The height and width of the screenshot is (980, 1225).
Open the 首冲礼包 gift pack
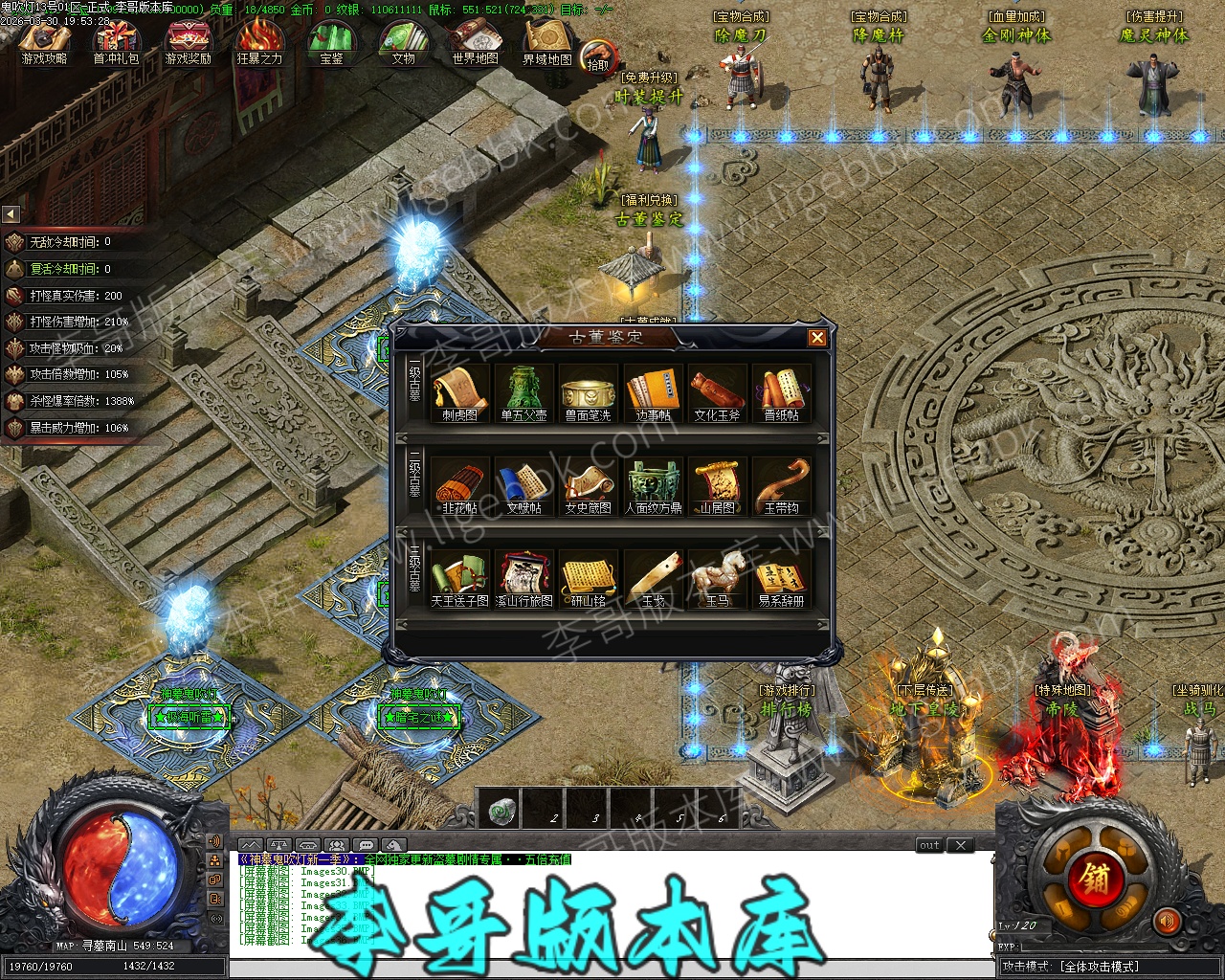point(116,43)
